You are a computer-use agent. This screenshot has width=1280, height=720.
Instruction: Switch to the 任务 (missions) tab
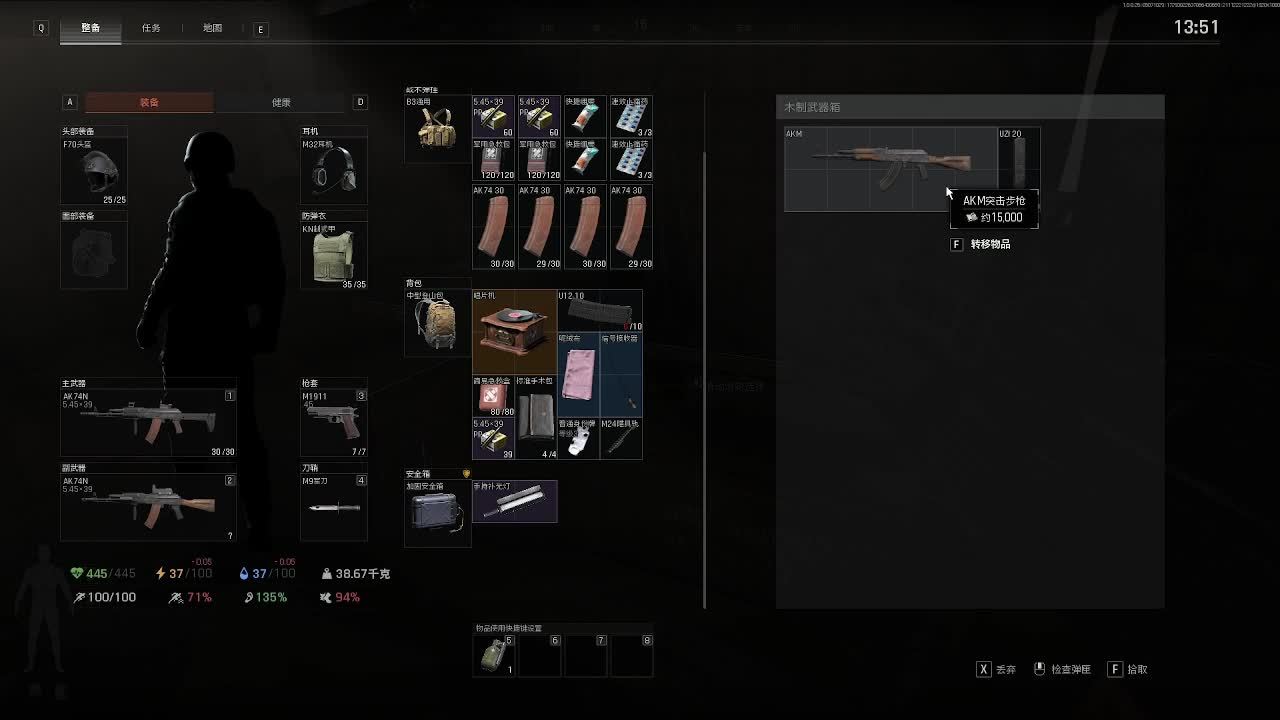pyautogui.click(x=151, y=28)
